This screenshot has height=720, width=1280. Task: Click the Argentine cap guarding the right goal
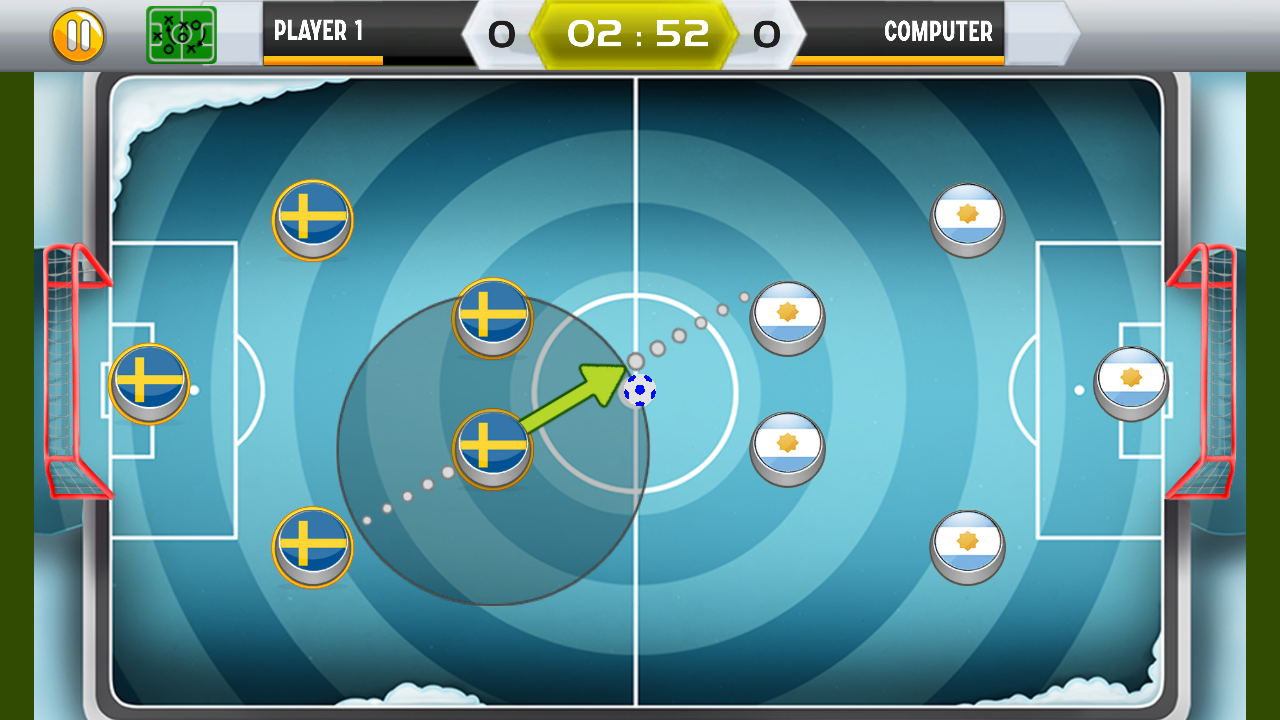coord(1131,383)
